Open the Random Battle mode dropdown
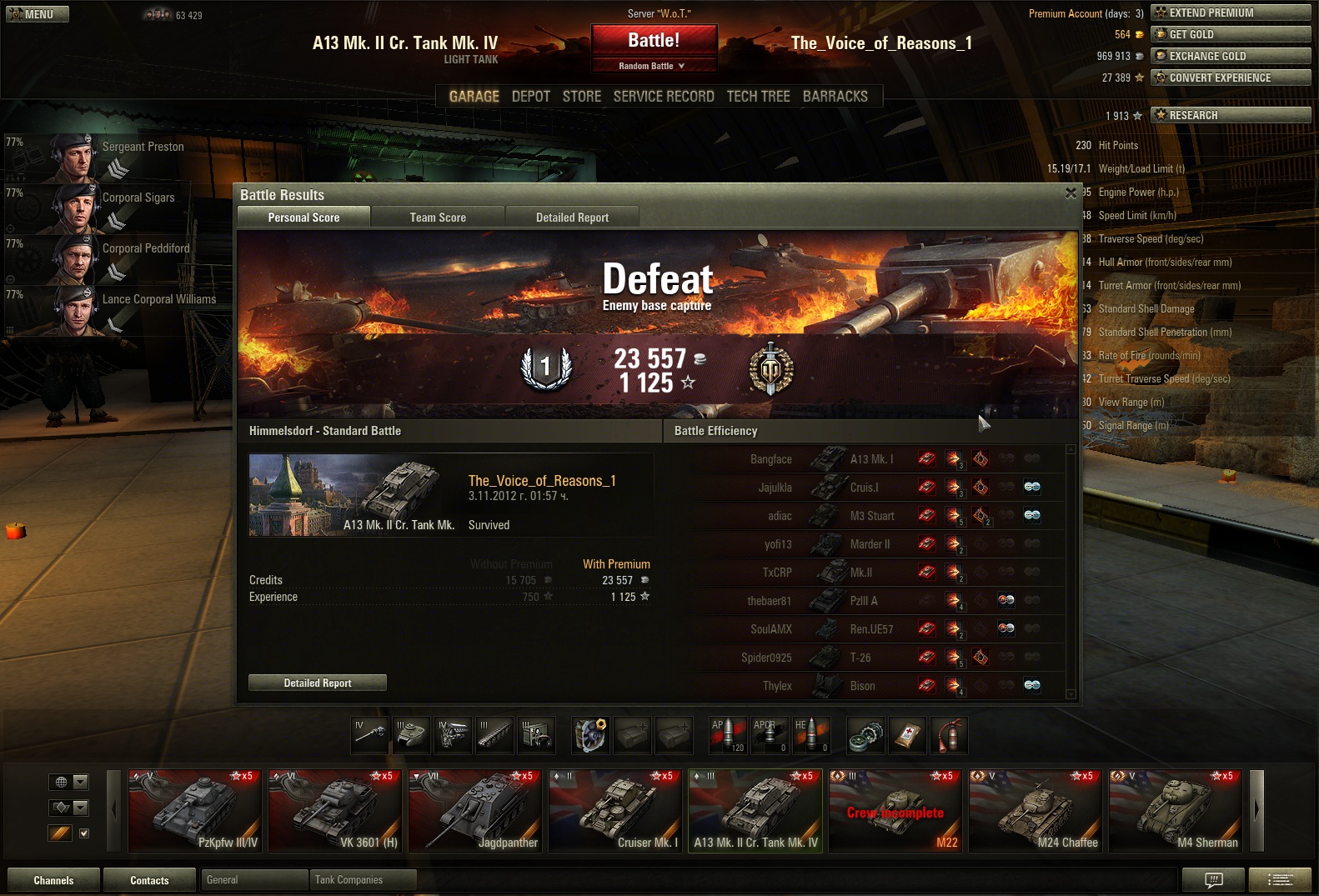The height and width of the screenshot is (896, 1319). [654, 66]
